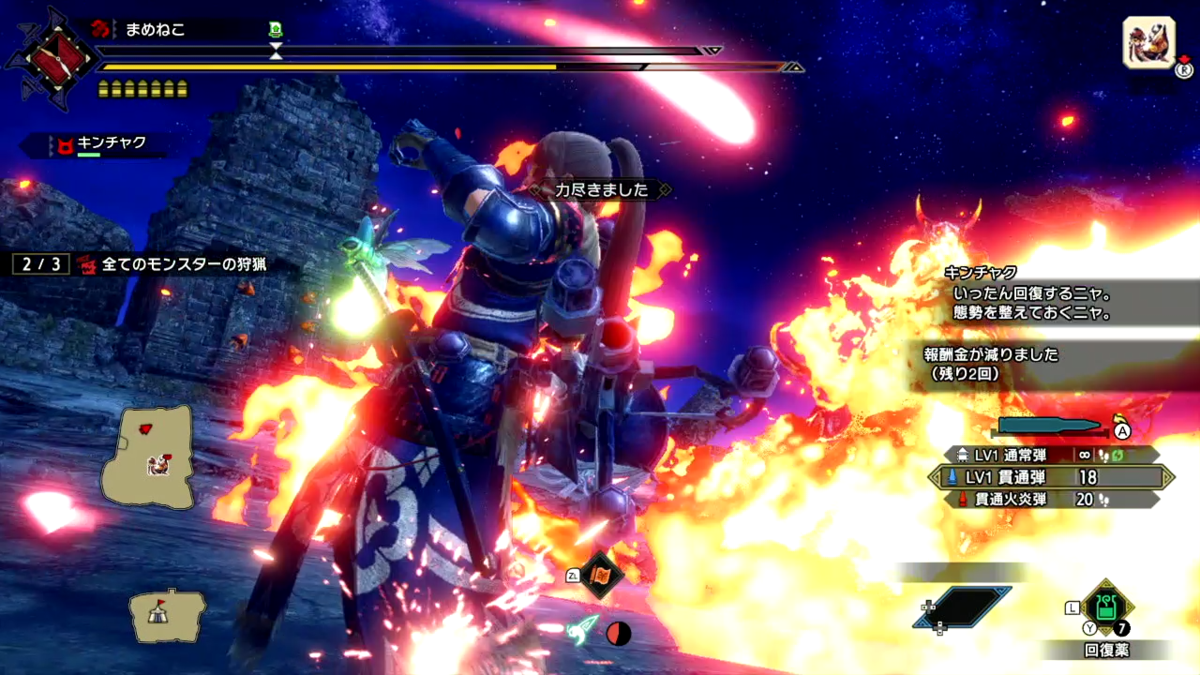
Task: Click the target monster icon
Action: coord(1148,44)
